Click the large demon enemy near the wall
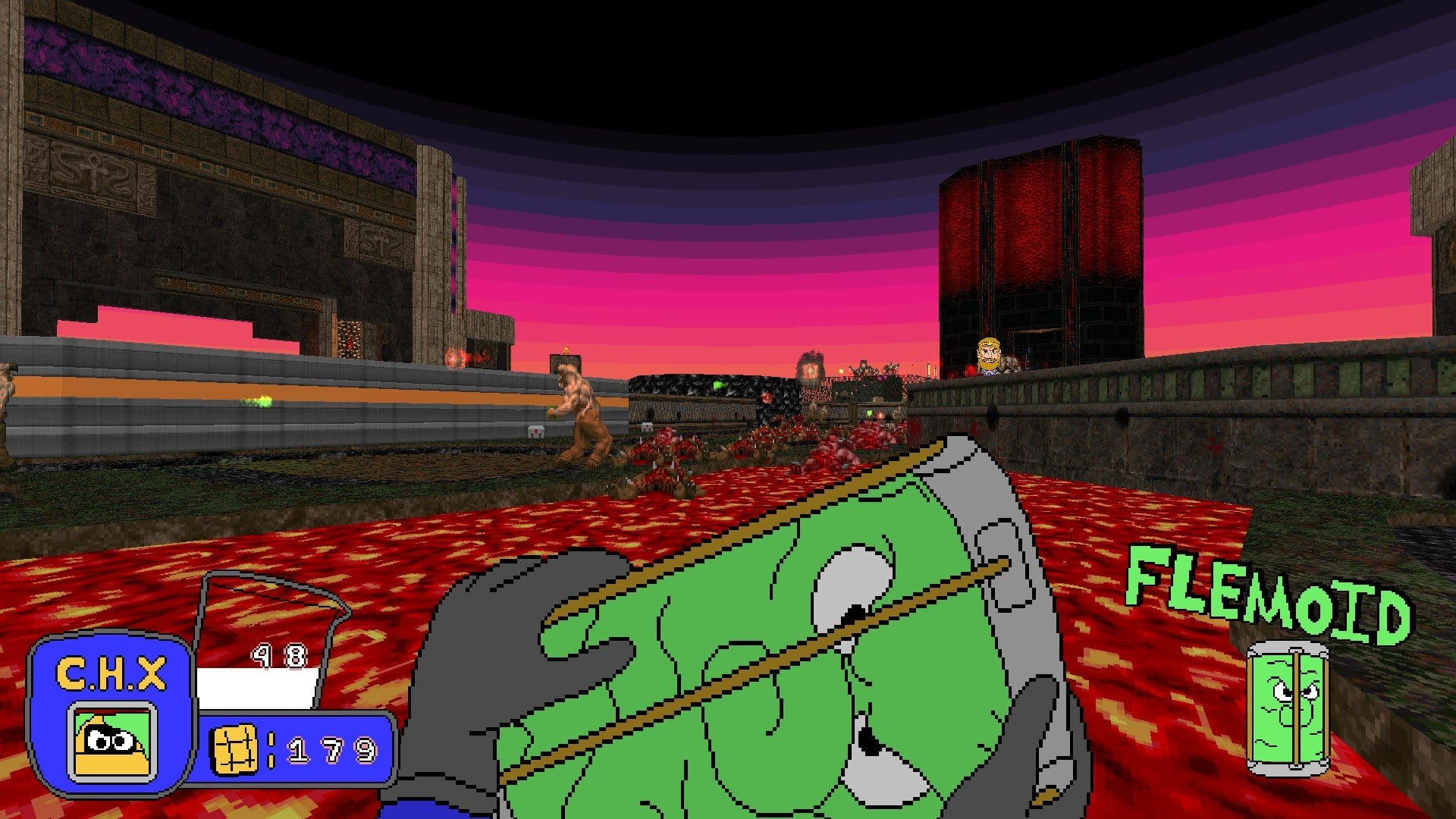This screenshot has height=819, width=1456. click(x=580, y=409)
